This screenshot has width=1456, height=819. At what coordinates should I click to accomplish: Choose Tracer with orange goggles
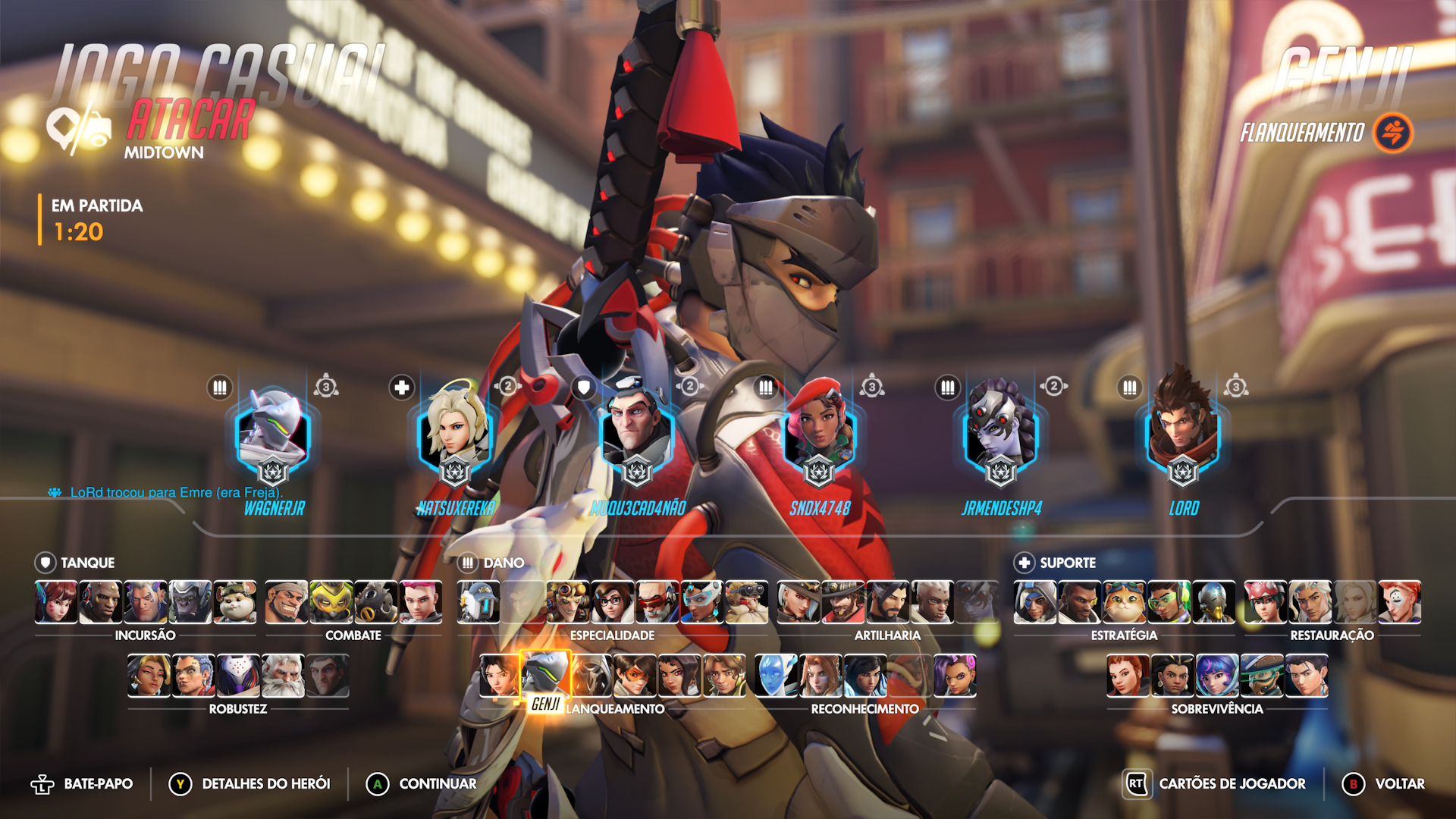[635, 675]
